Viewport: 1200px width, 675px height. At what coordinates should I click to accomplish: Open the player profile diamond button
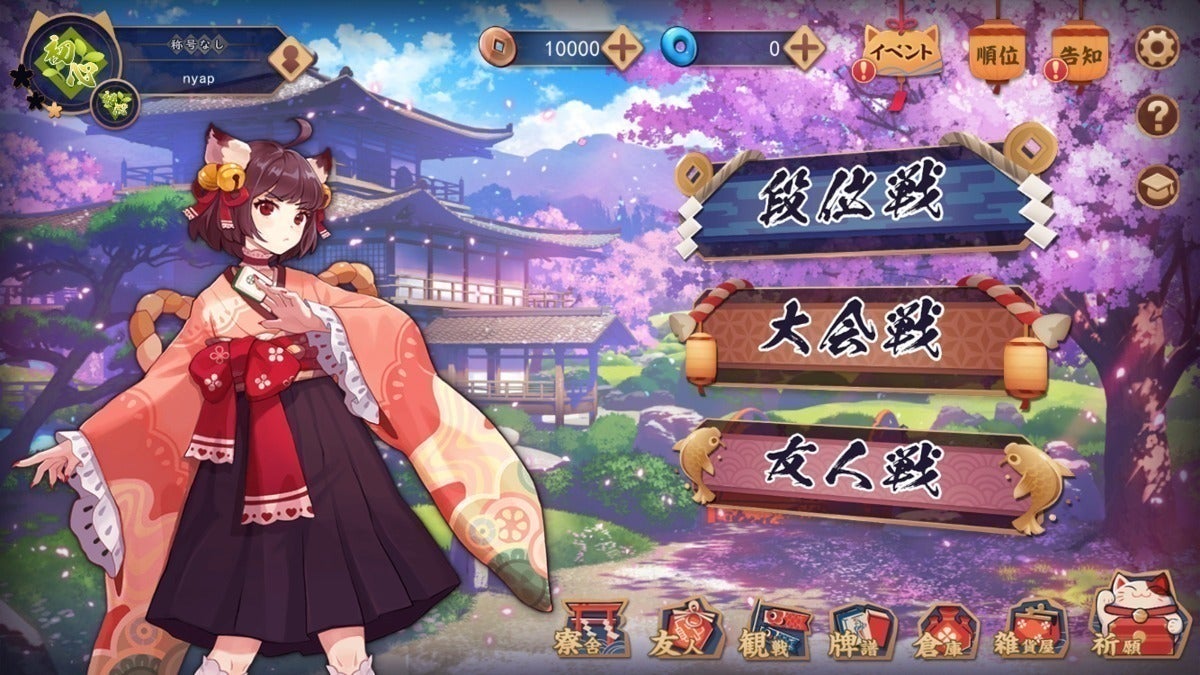click(x=291, y=59)
